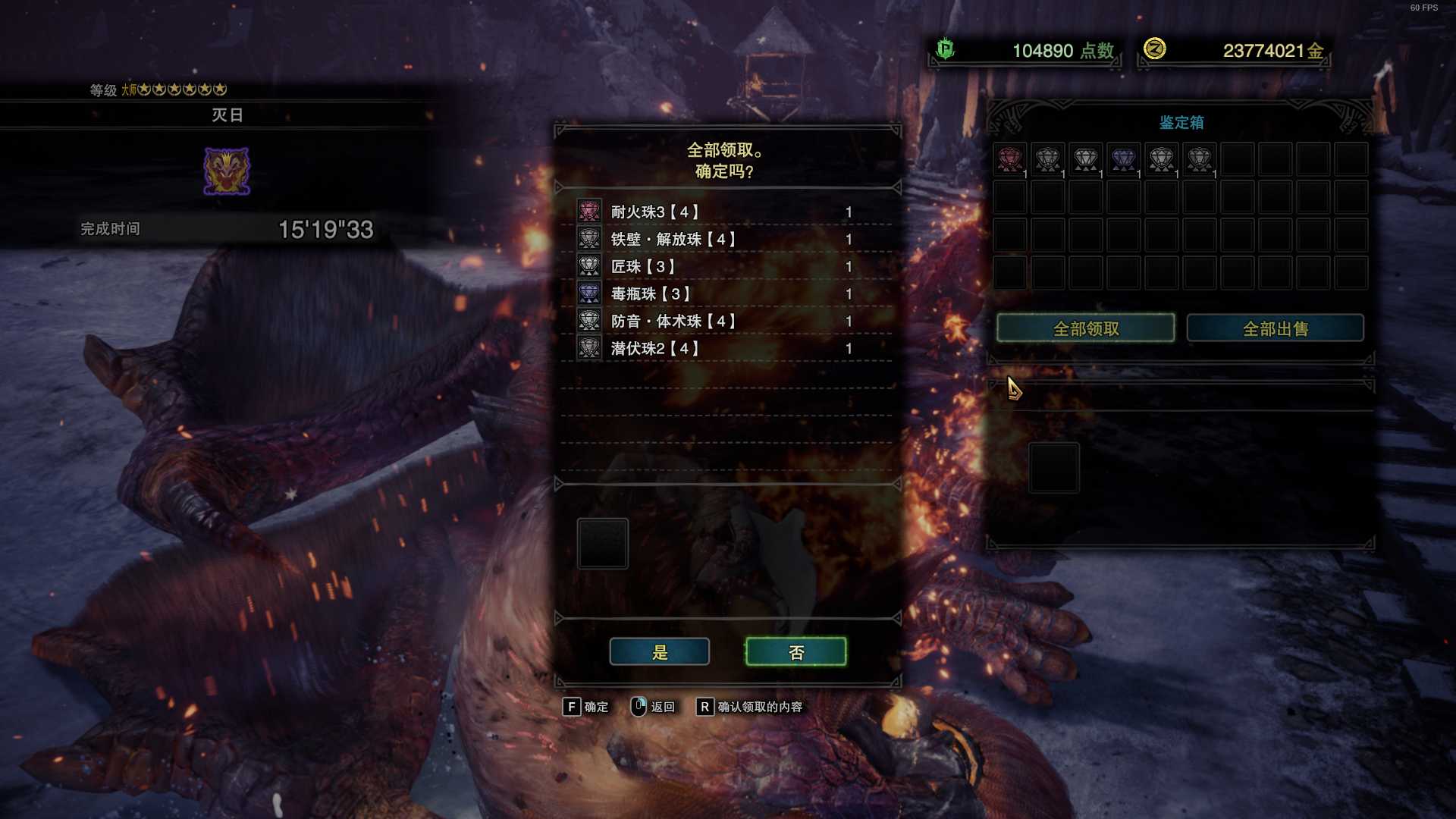Pick the red jewel in the appraisal box

tap(1009, 159)
